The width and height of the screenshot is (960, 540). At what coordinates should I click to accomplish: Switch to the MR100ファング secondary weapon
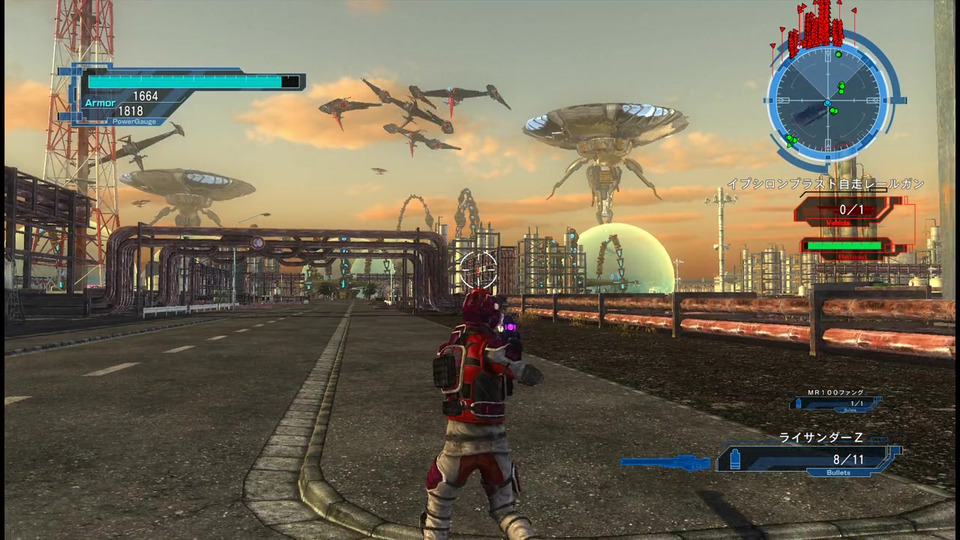(x=834, y=402)
